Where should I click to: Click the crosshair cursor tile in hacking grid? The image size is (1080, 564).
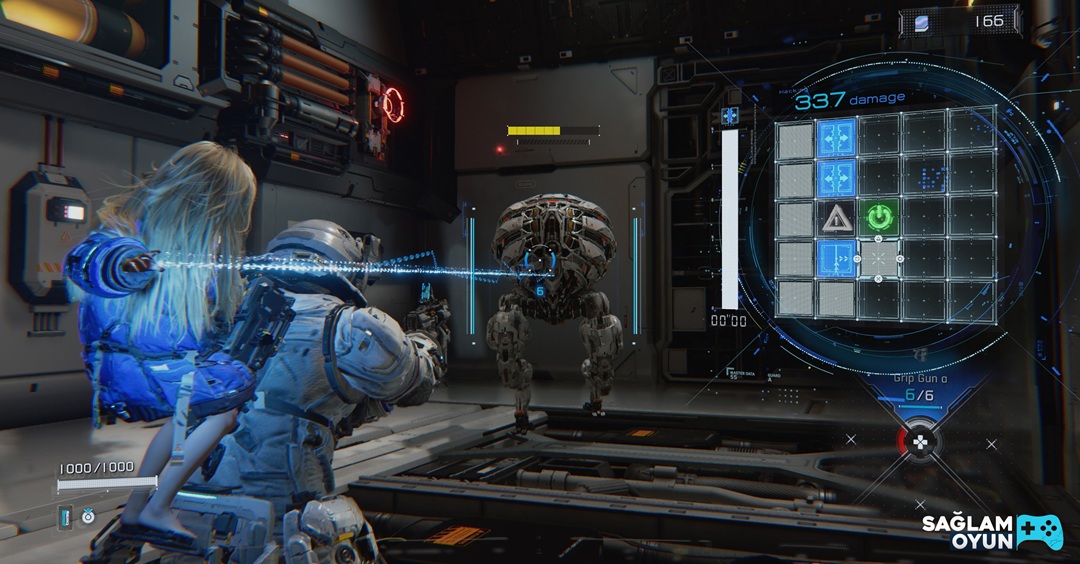point(879,259)
